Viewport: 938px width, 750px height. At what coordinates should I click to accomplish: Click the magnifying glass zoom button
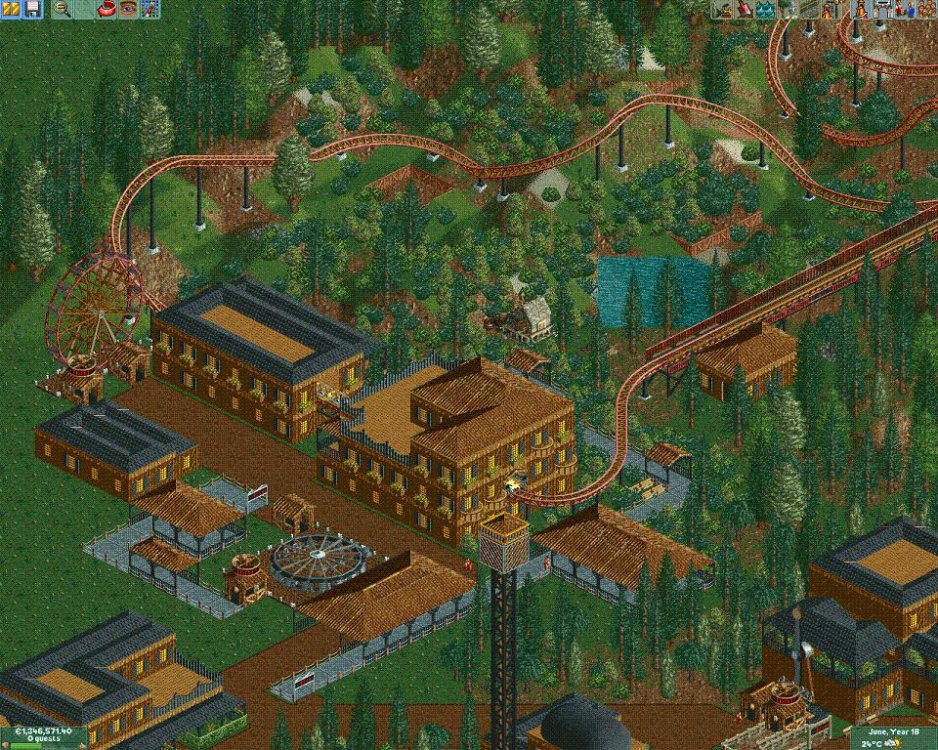[x=62, y=9]
